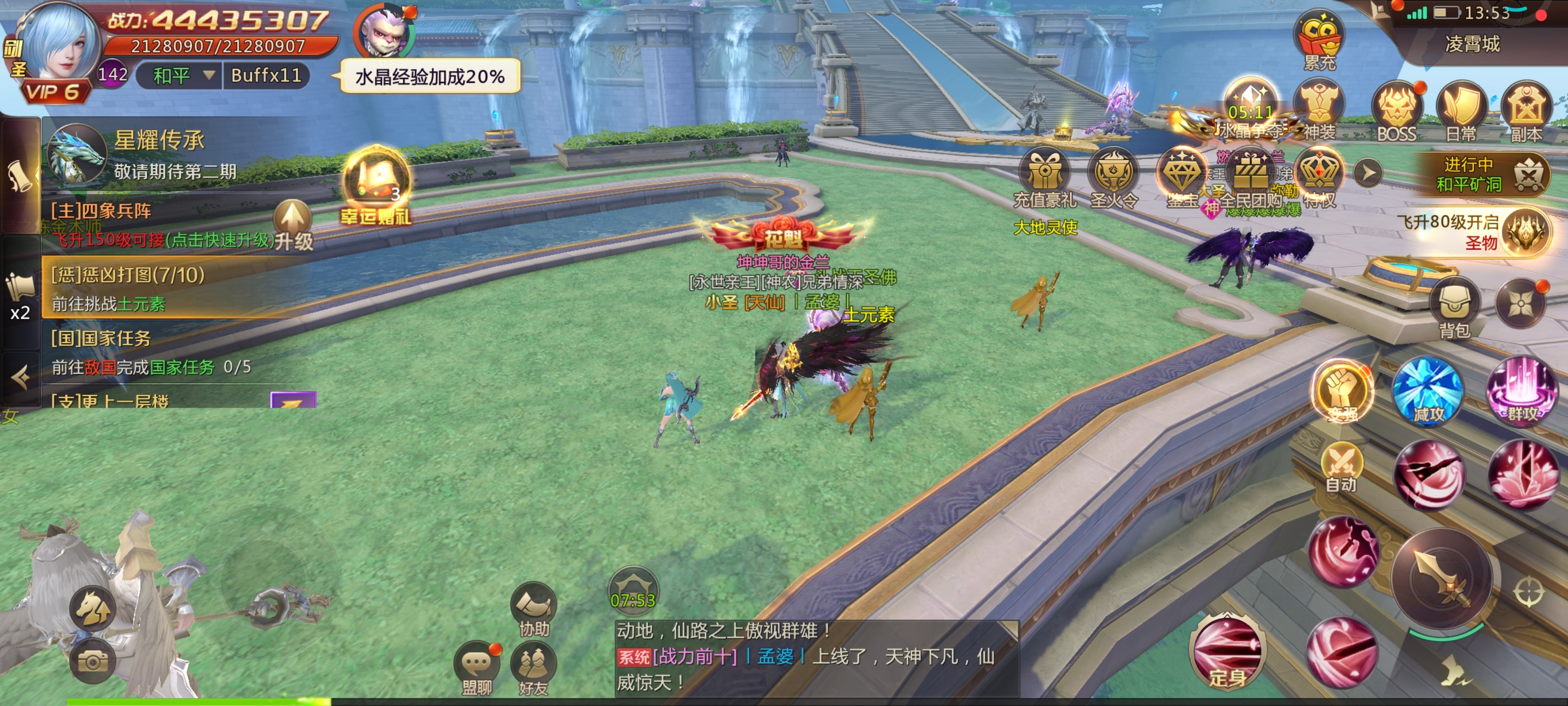Open the 背包 backpack
This screenshot has height=706, width=1568.
pos(1455,306)
